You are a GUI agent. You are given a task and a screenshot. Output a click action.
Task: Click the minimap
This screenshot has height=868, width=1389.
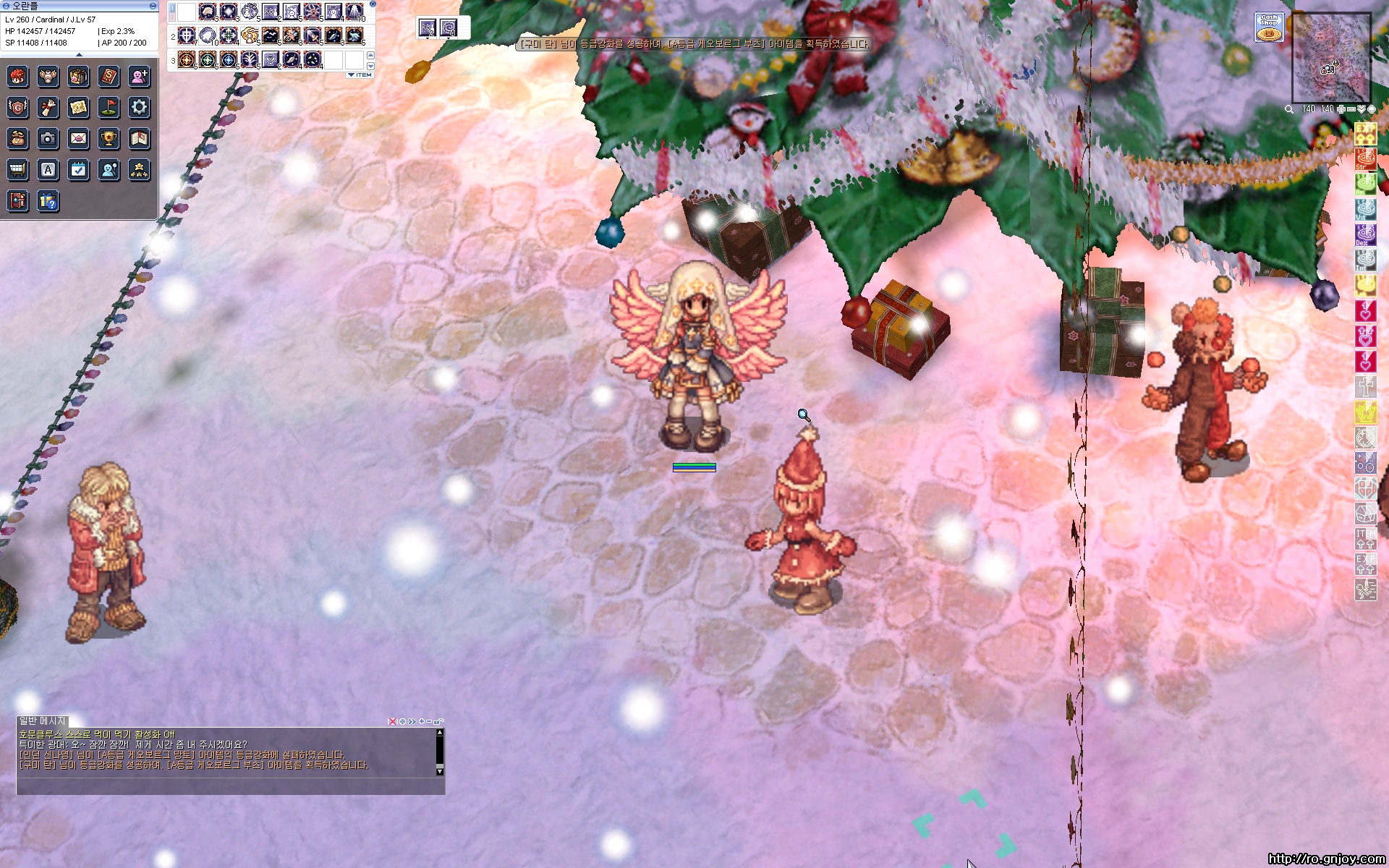tap(1331, 58)
